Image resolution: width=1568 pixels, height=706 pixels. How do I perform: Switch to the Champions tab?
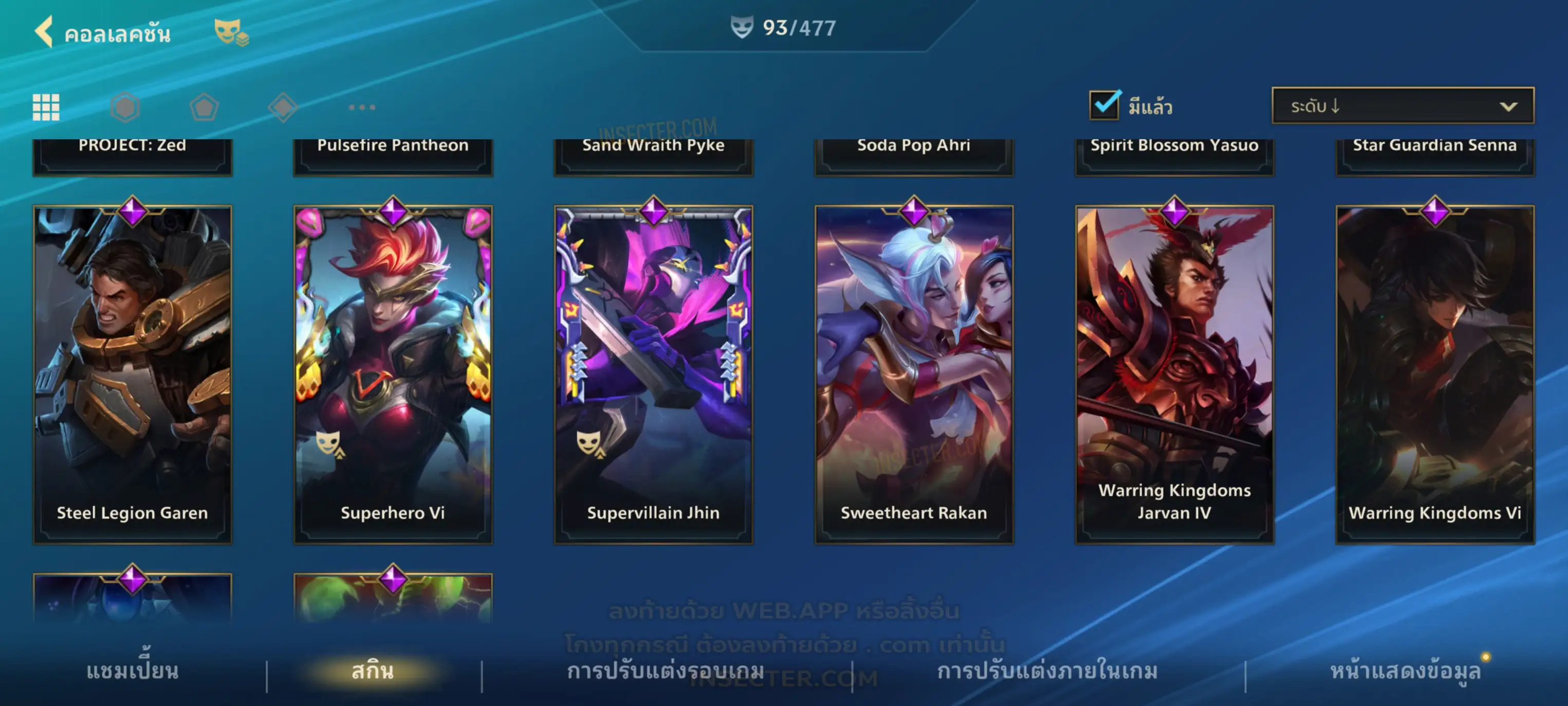[132, 671]
